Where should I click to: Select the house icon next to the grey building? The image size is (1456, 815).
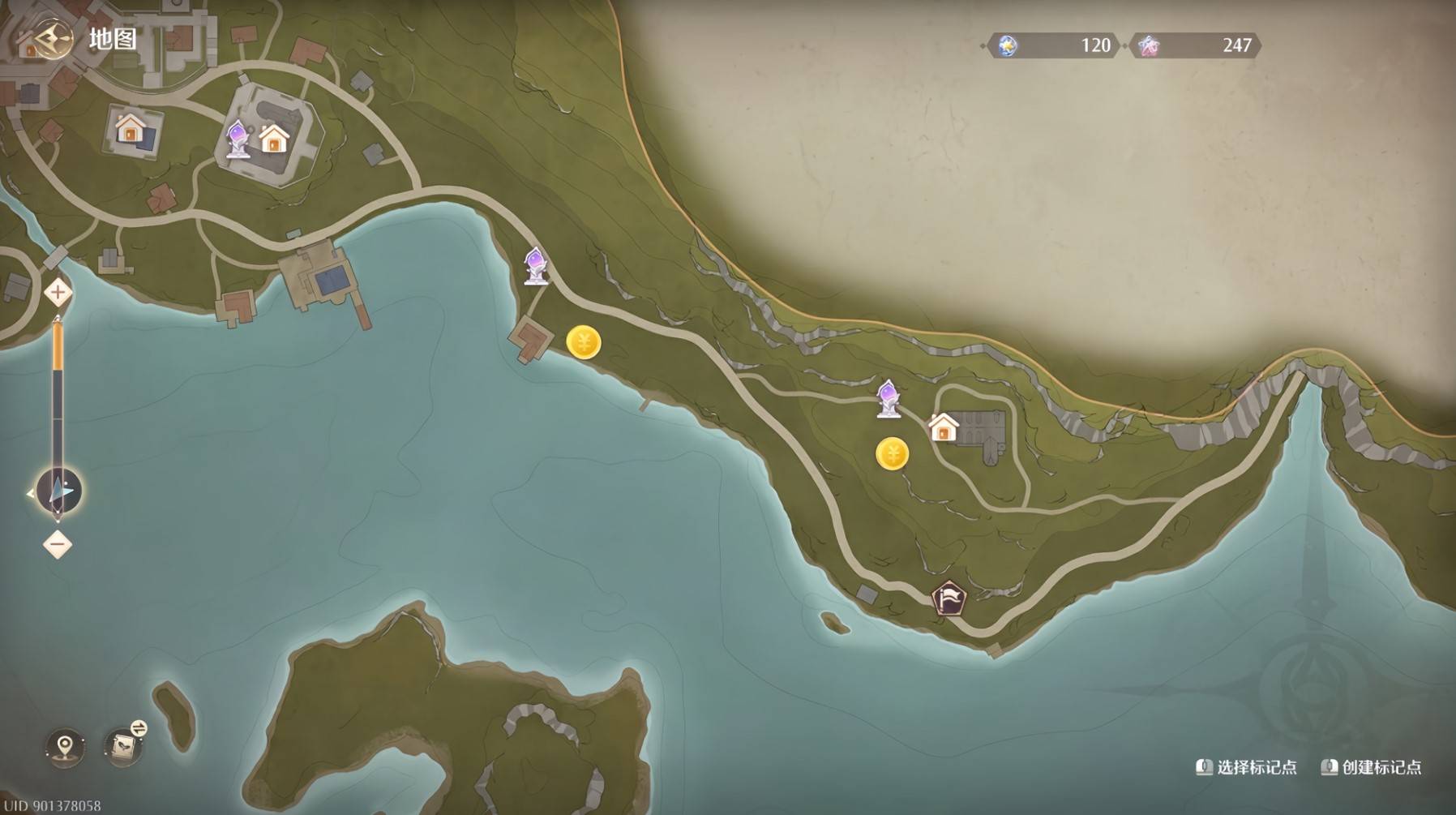click(943, 427)
